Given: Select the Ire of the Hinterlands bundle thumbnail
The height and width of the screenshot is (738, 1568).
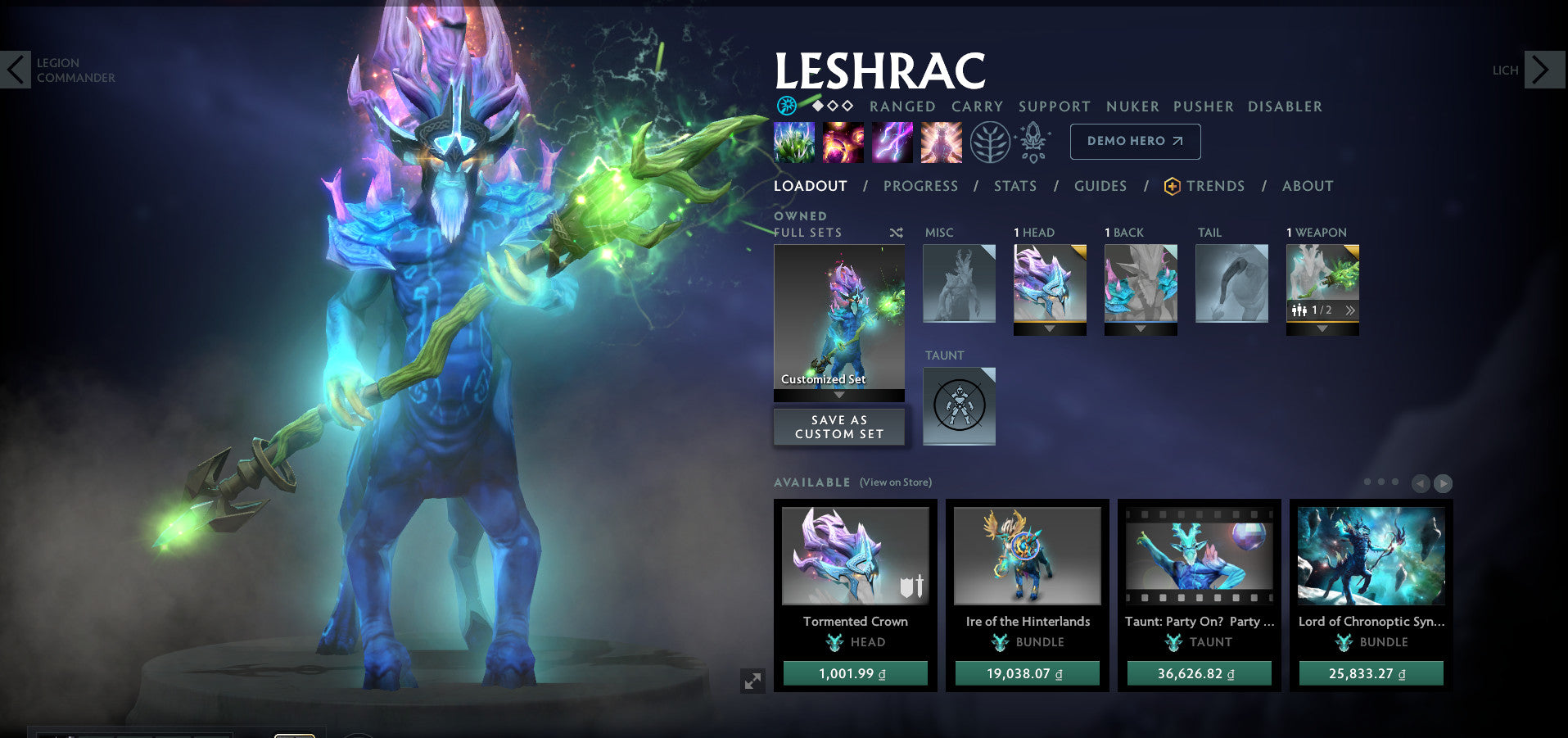Looking at the screenshot, I should (x=1027, y=555).
